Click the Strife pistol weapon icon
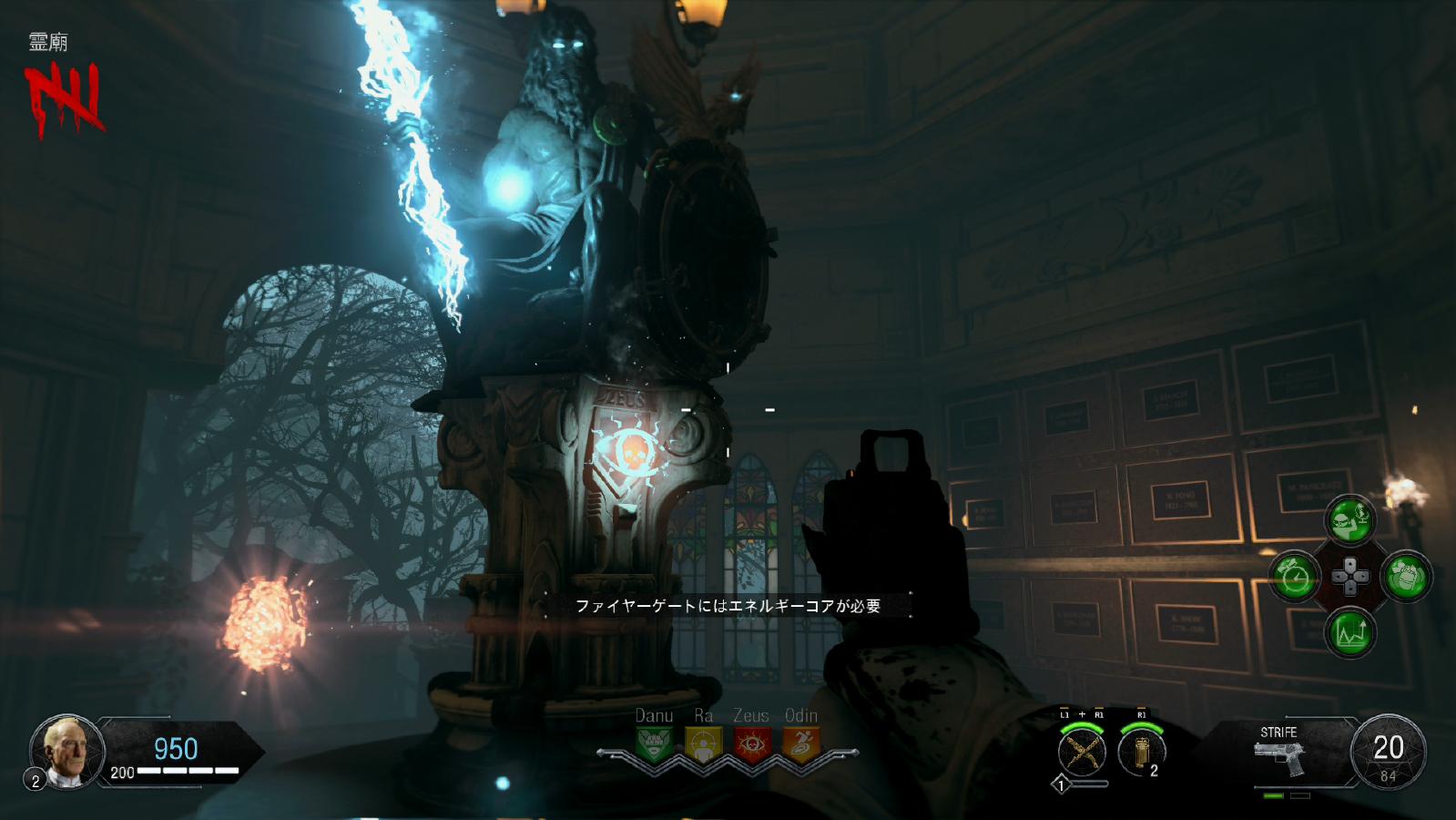Viewport: 1456px width, 820px height. [1279, 756]
